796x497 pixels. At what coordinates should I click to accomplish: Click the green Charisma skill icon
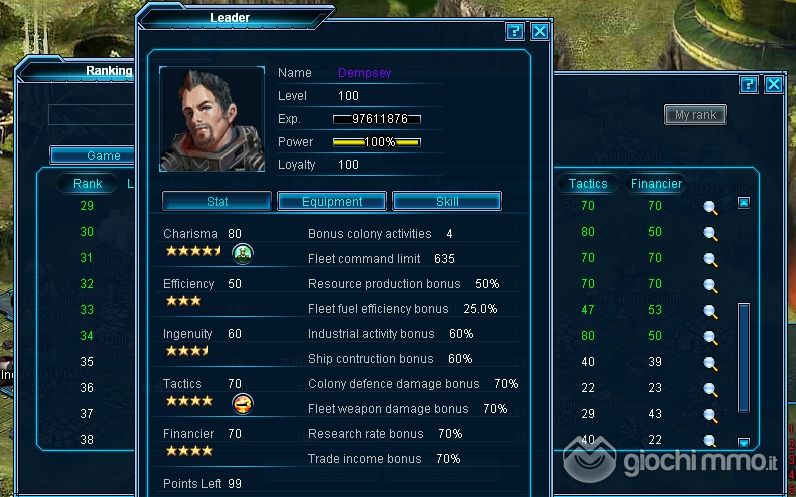(242, 253)
